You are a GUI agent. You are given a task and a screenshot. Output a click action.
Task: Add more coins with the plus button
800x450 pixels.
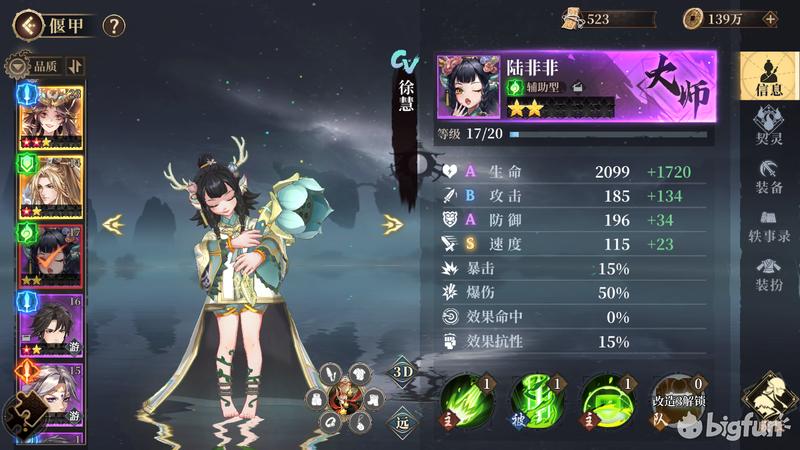pos(769,18)
